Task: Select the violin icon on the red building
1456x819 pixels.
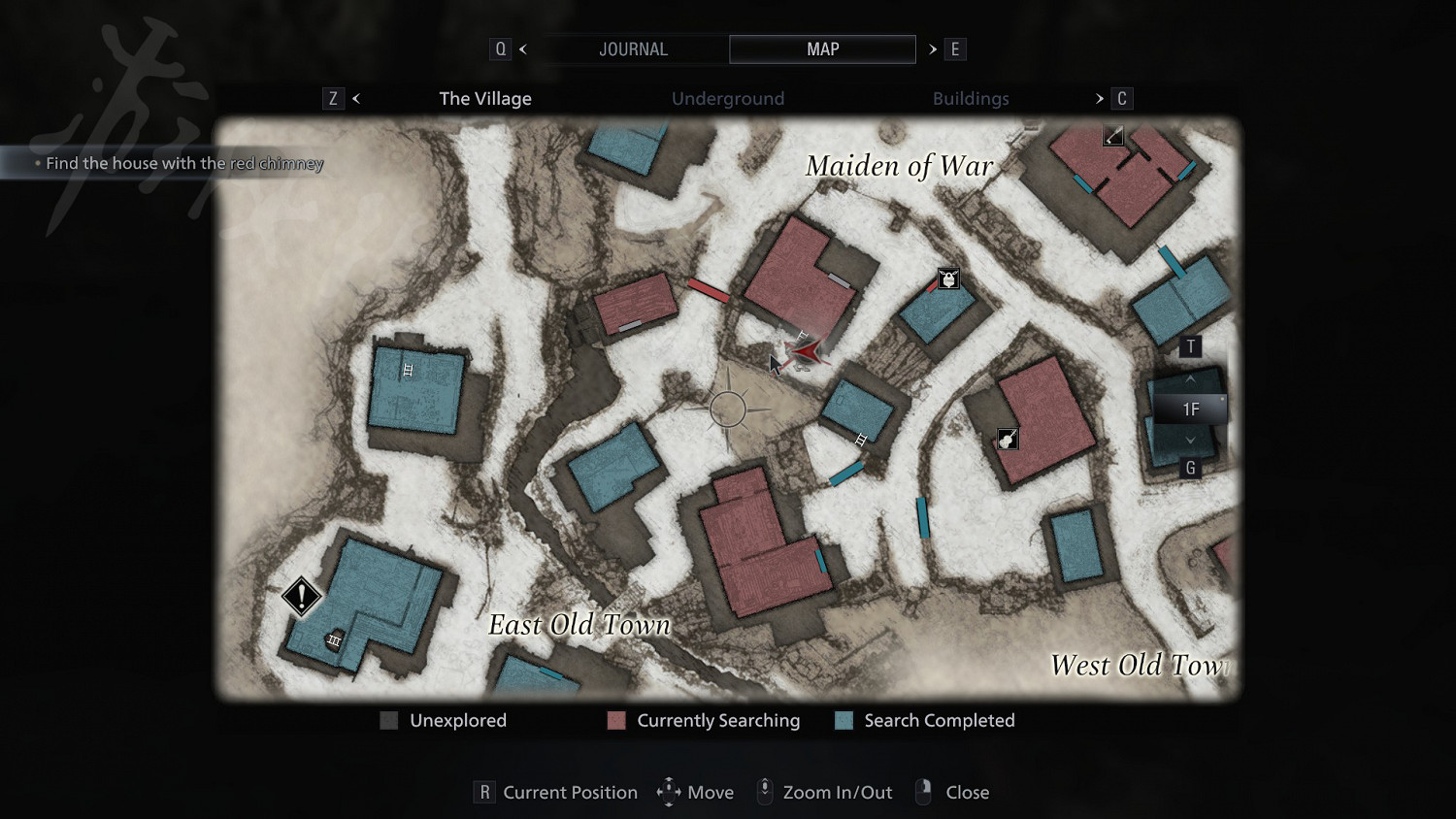Action: [x=1008, y=440]
